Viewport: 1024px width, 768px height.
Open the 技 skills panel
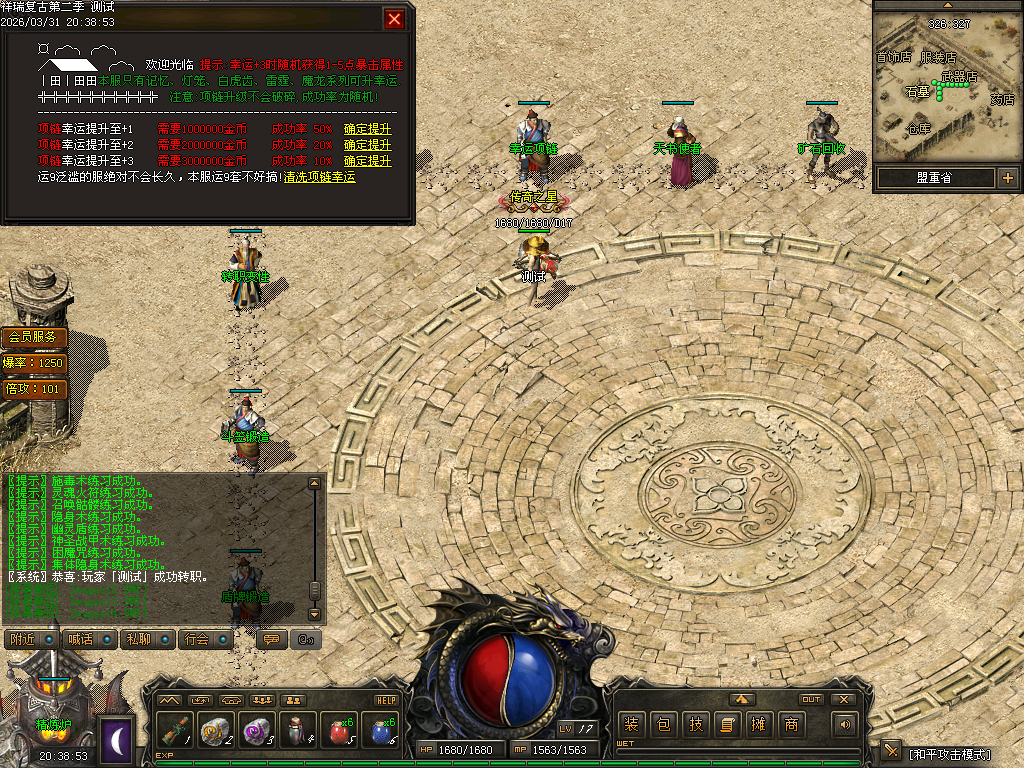click(695, 724)
